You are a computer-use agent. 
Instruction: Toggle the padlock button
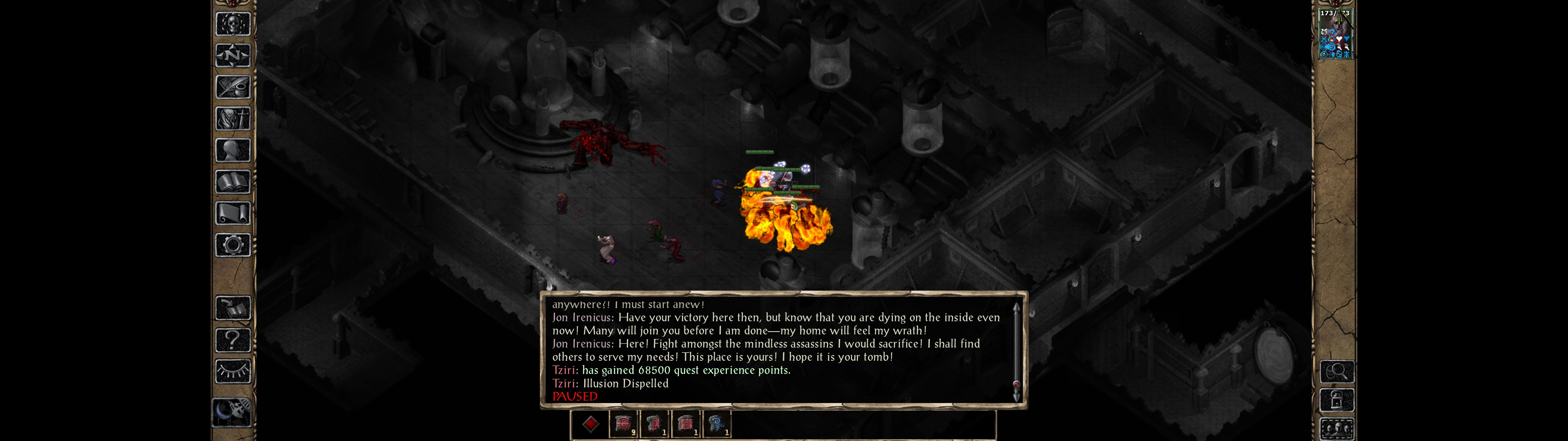click(1336, 400)
